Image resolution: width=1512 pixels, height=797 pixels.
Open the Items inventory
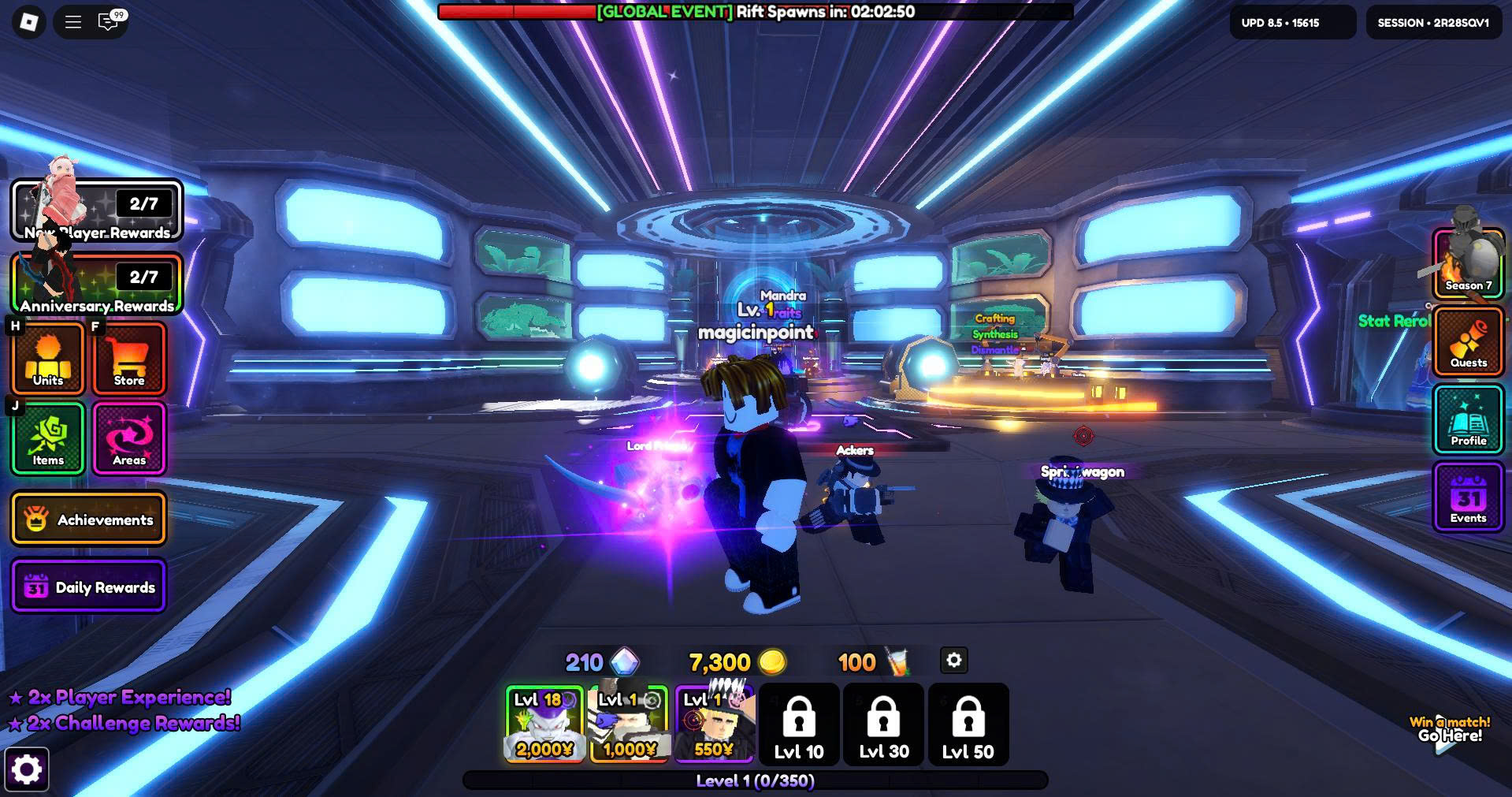pos(48,438)
